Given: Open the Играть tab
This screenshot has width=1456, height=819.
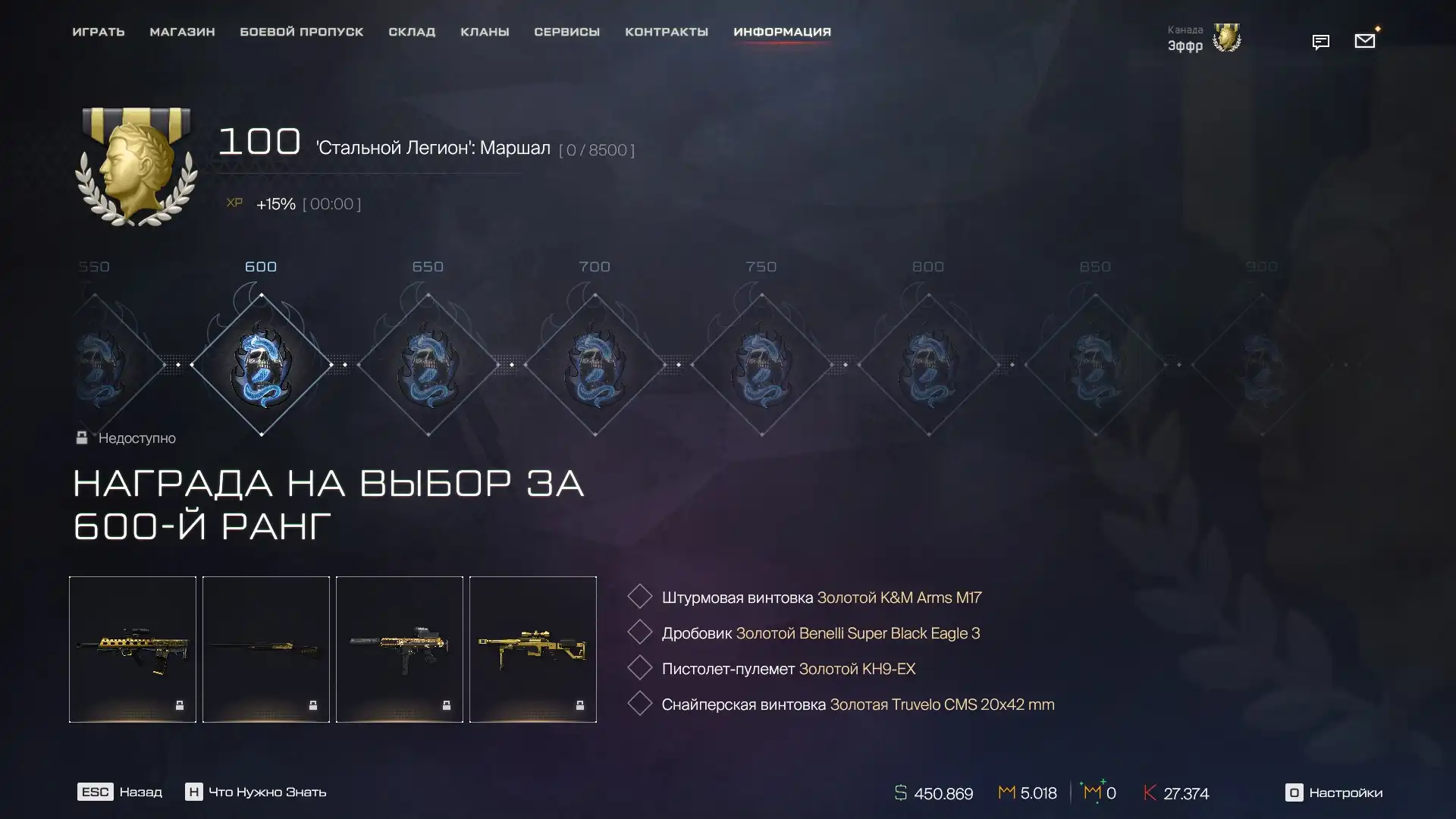Looking at the screenshot, I should point(99,32).
